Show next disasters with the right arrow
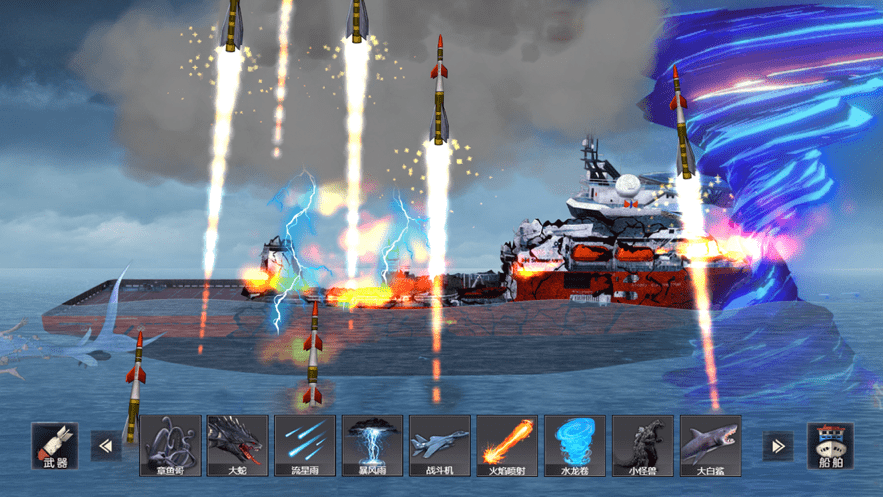The width and height of the screenshot is (883, 497). click(x=777, y=446)
